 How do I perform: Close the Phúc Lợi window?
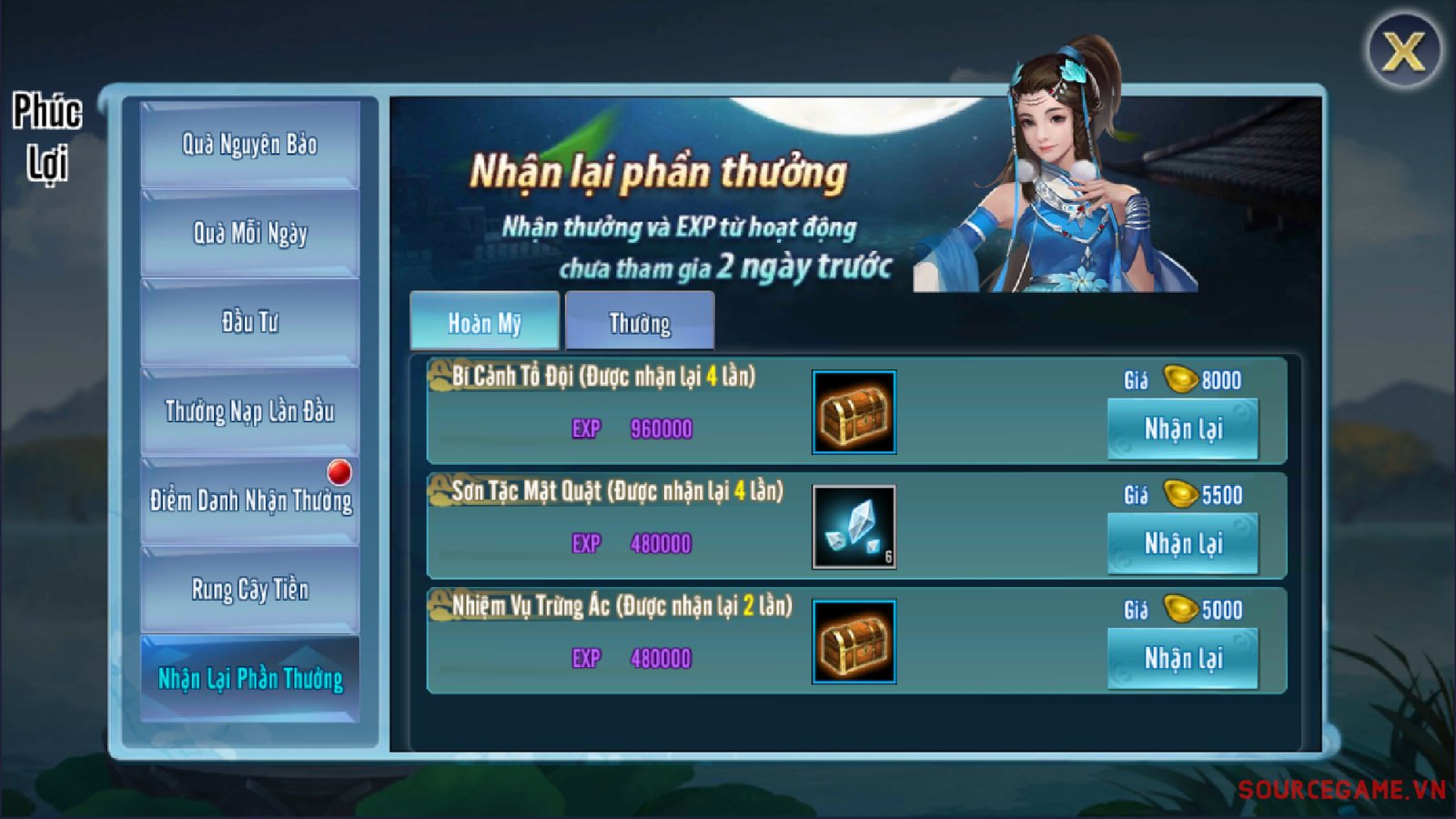pyautogui.click(x=1403, y=51)
